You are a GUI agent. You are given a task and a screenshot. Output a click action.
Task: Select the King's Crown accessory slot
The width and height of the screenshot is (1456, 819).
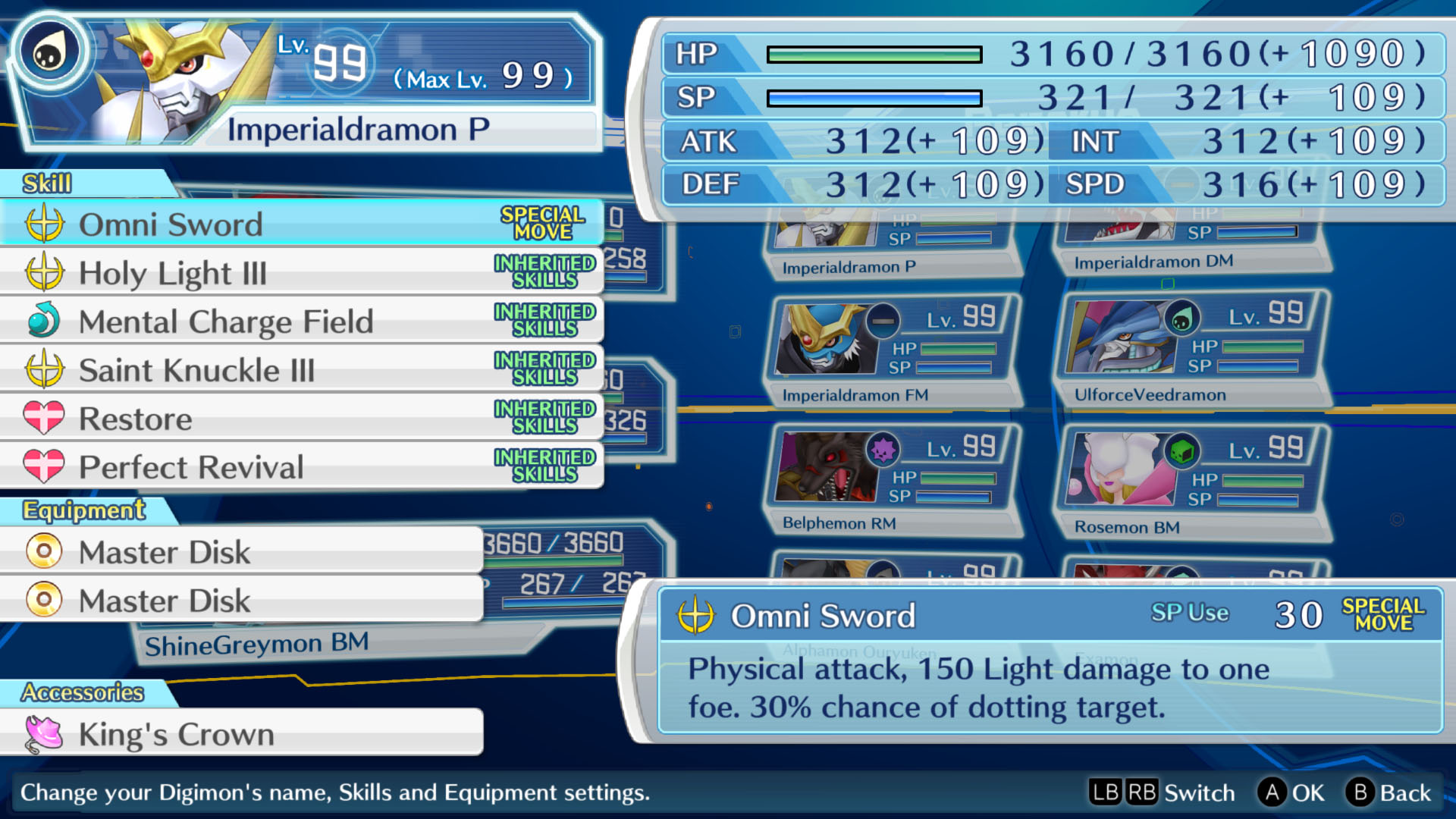coord(241,733)
